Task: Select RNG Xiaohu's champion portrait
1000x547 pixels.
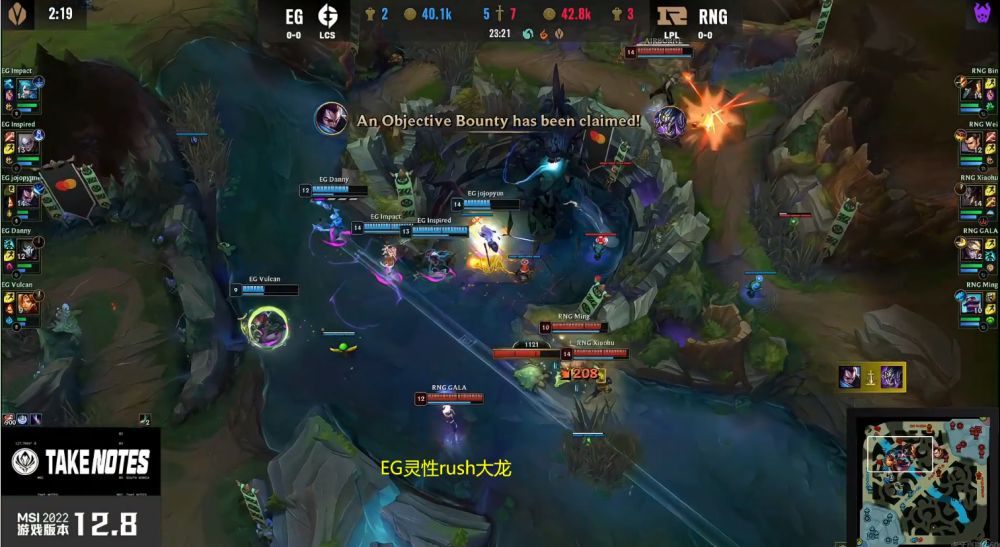Action: point(972,196)
